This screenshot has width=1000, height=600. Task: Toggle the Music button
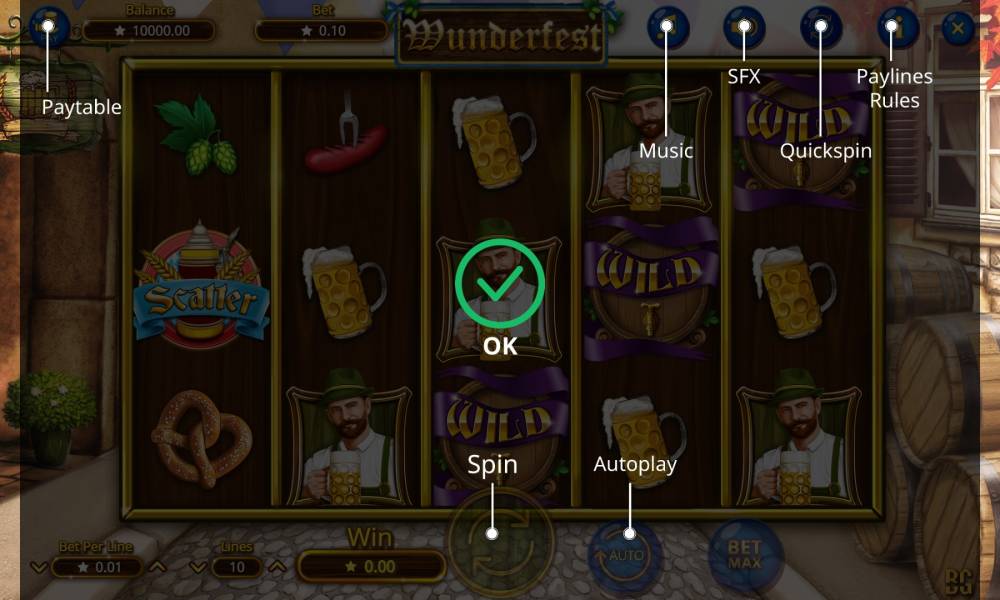[668, 27]
